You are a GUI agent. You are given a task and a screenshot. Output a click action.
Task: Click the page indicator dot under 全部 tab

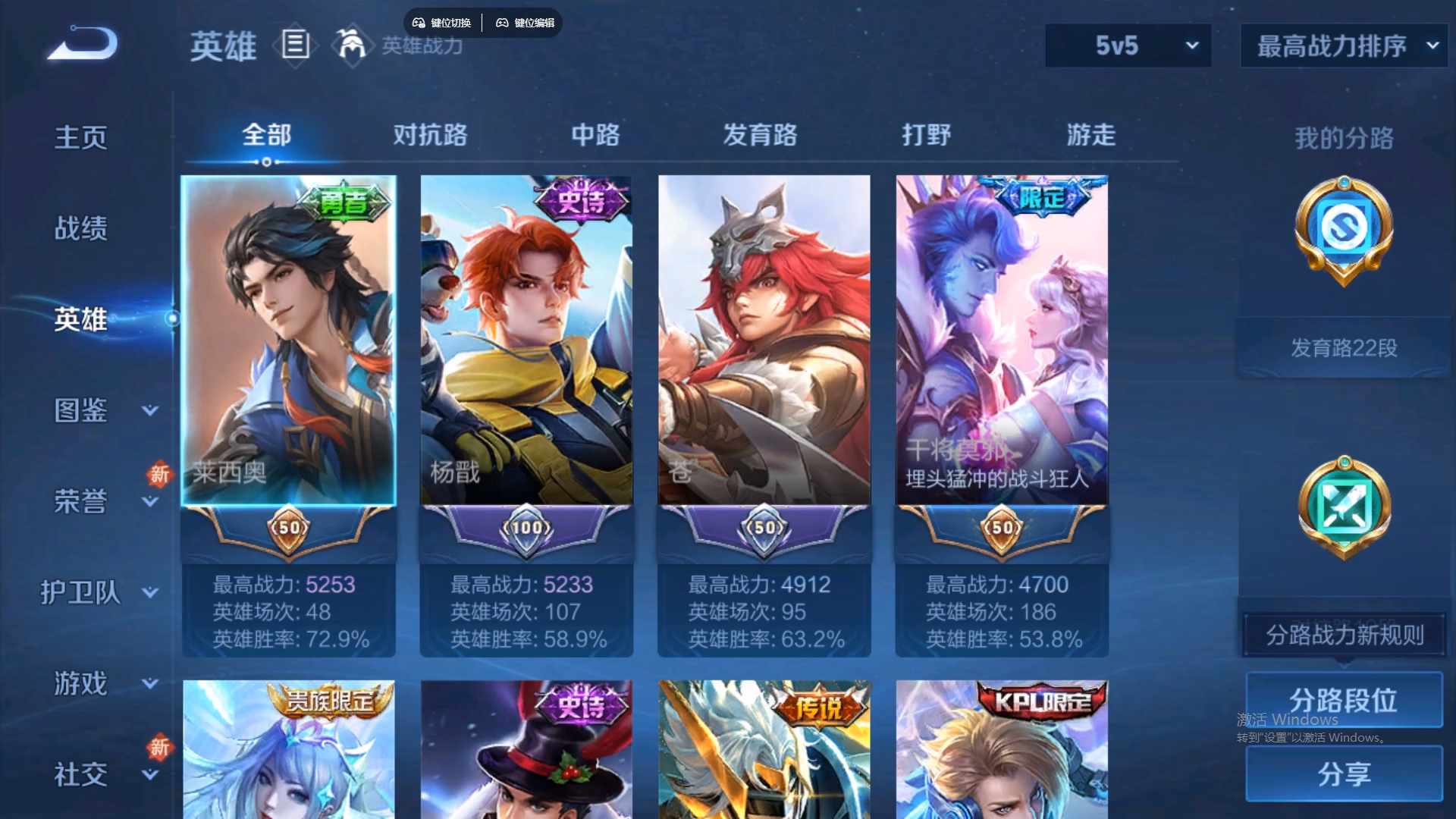(x=267, y=162)
